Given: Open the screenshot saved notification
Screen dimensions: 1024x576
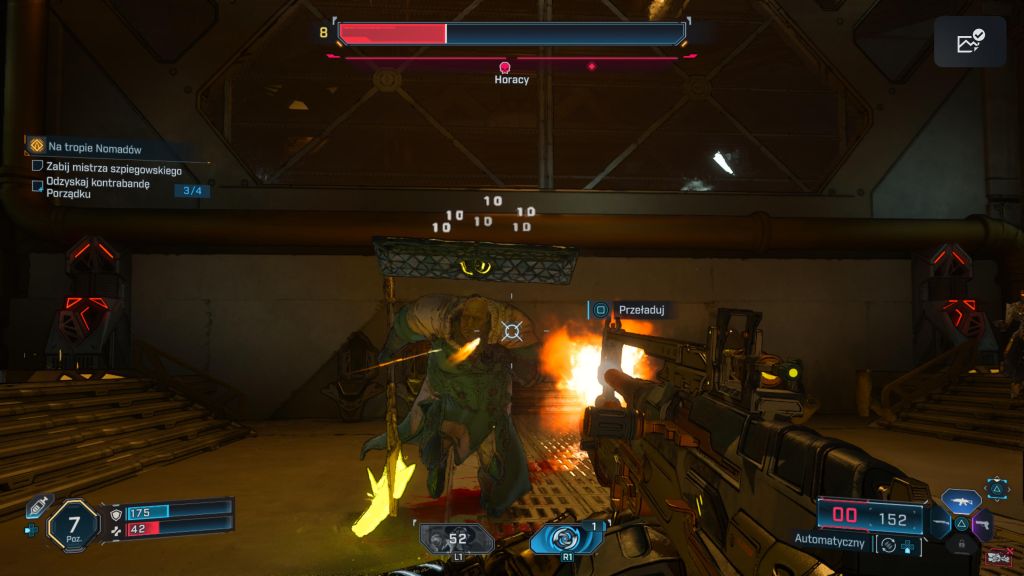Looking at the screenshot, I should click(969, 42).
